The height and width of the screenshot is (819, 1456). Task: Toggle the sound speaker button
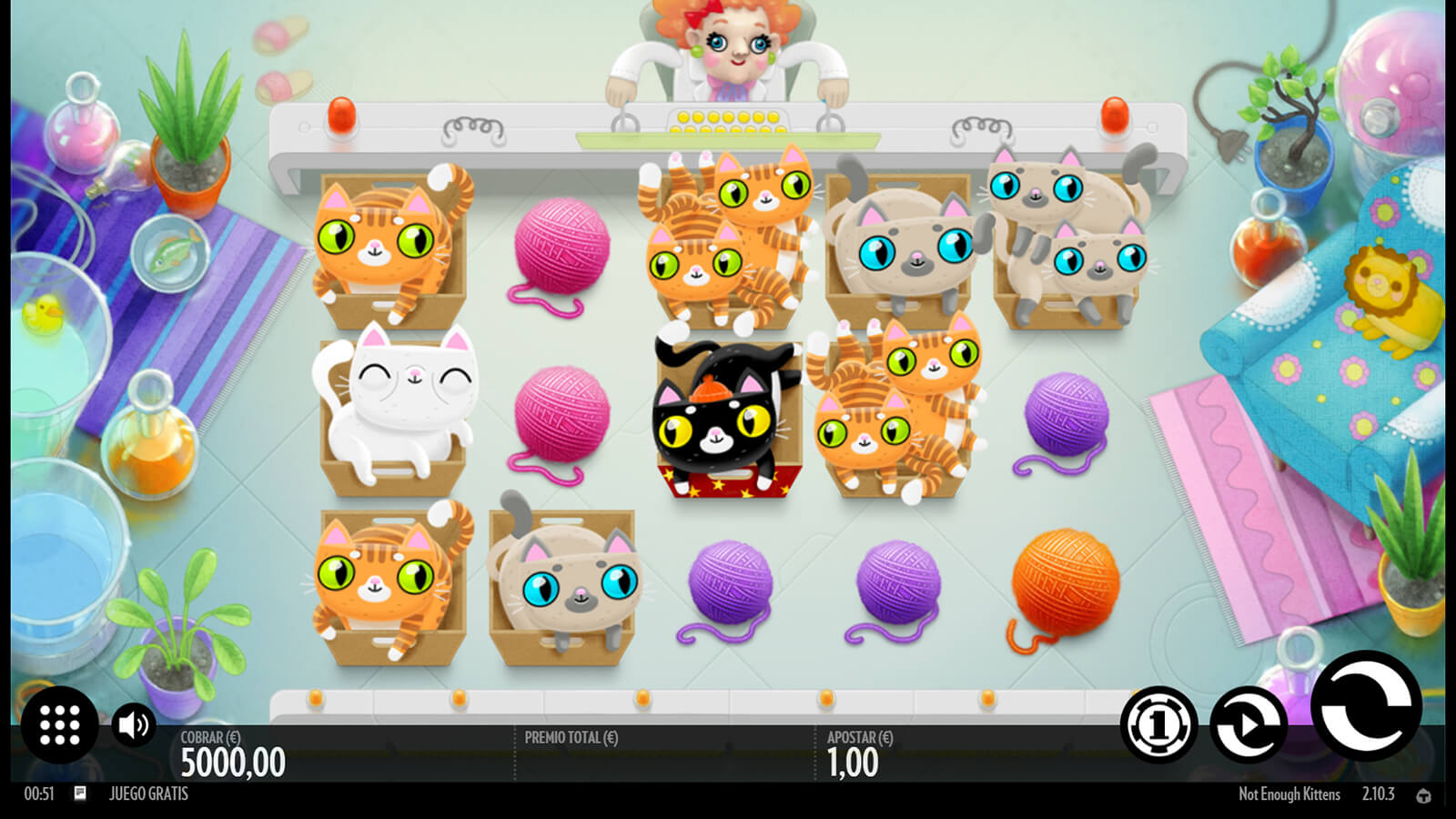click(x=134, y=725)
